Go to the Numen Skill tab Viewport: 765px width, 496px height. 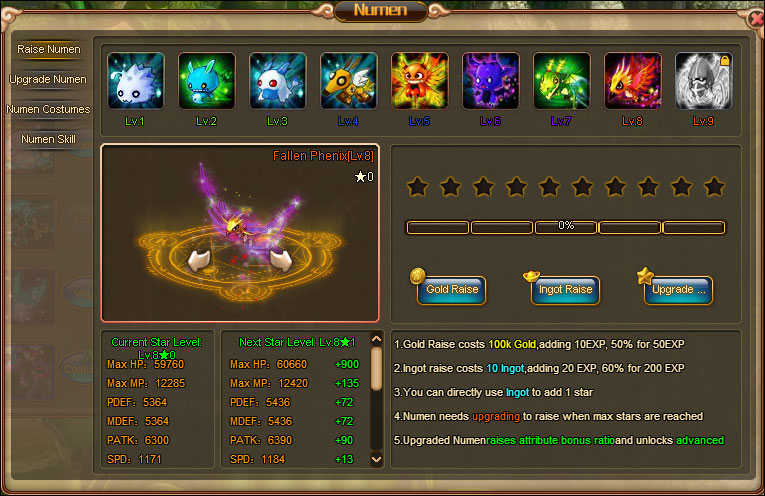[49, 139]
